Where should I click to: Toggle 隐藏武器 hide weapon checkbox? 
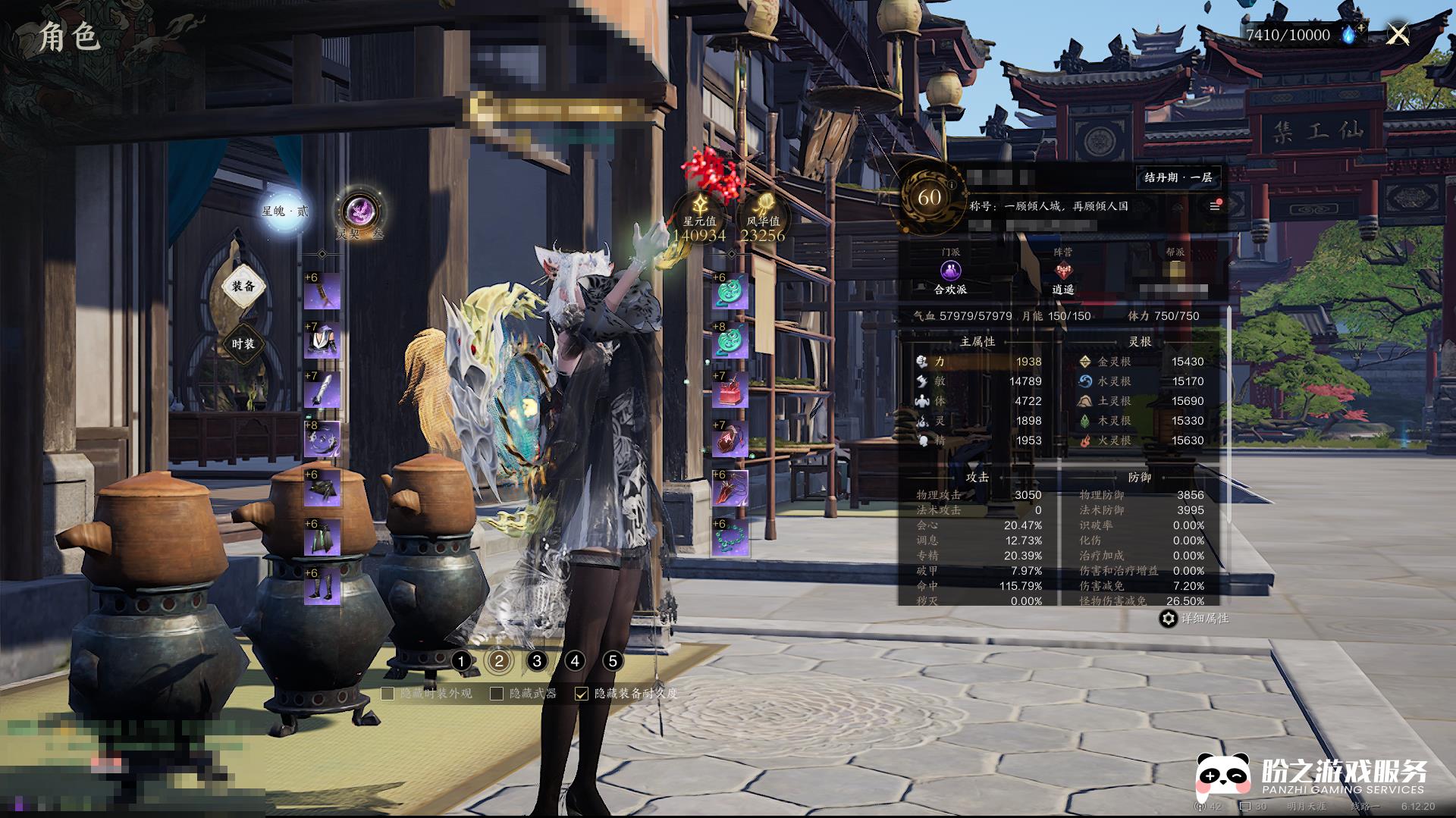[x=497, y=694]
